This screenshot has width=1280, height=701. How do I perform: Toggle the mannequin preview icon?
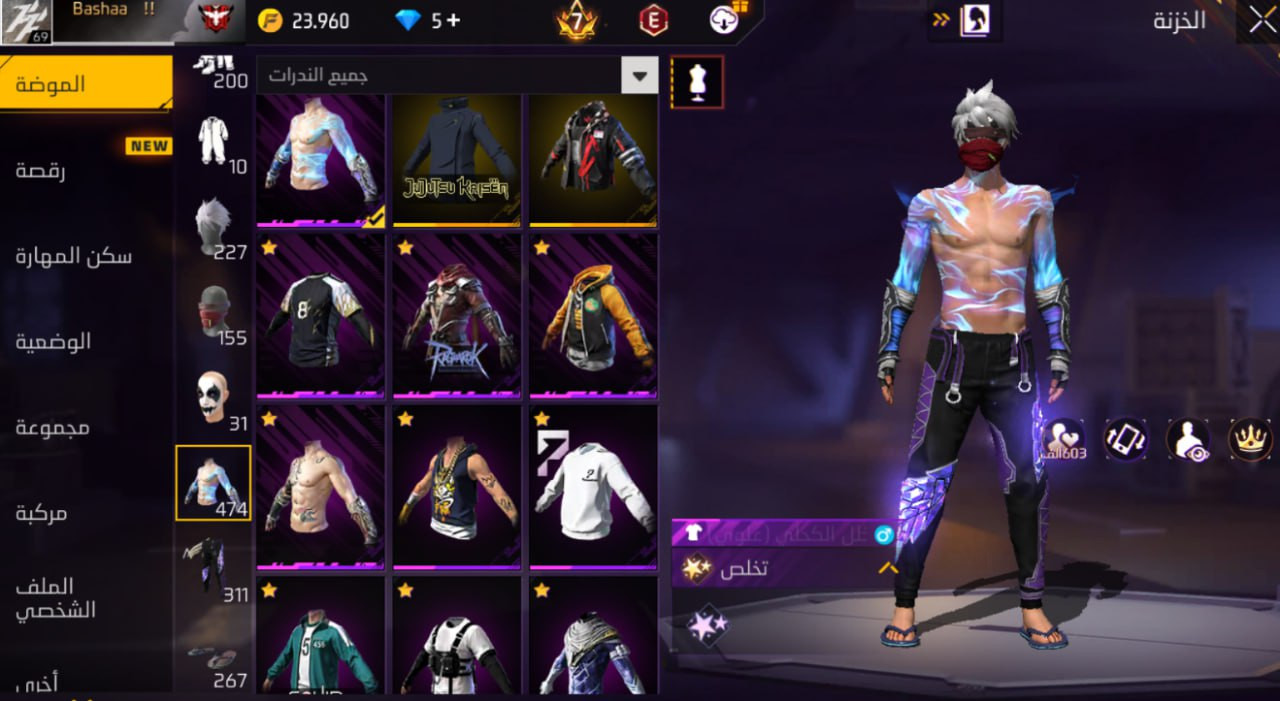tap(697, 82)
